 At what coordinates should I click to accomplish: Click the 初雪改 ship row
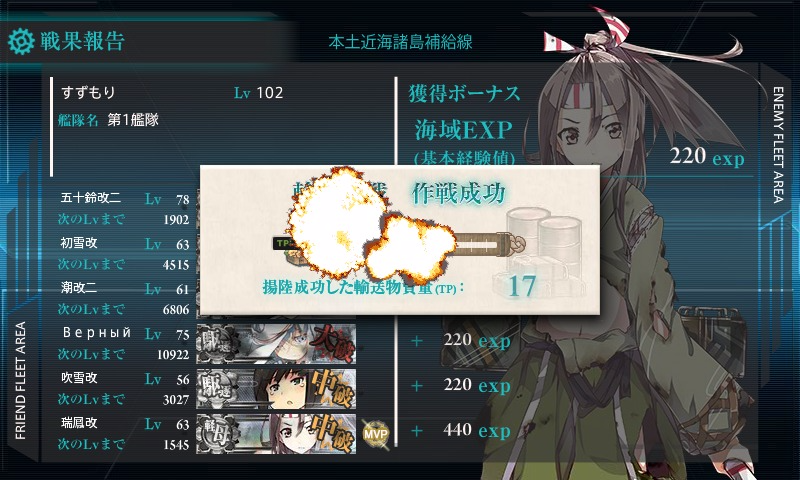click(125, 253)
